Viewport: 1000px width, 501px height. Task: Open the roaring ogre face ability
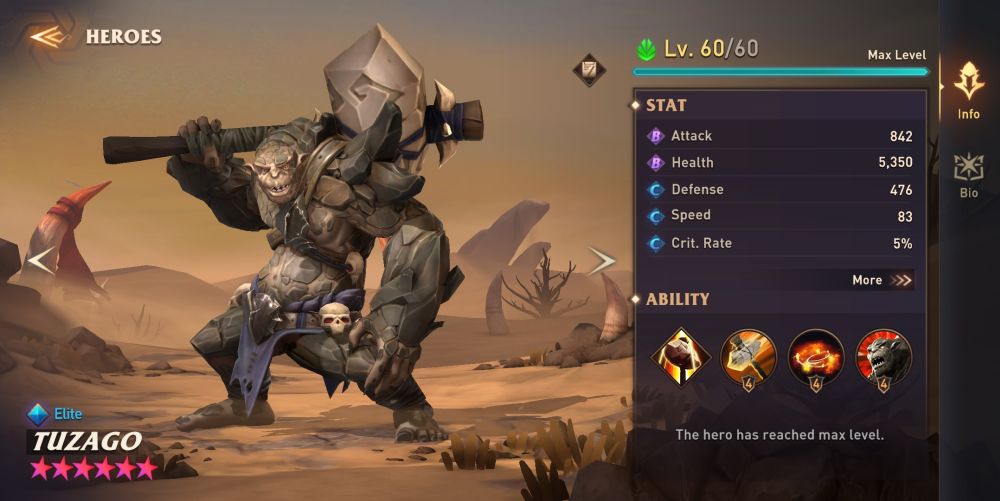coord(883,357)
